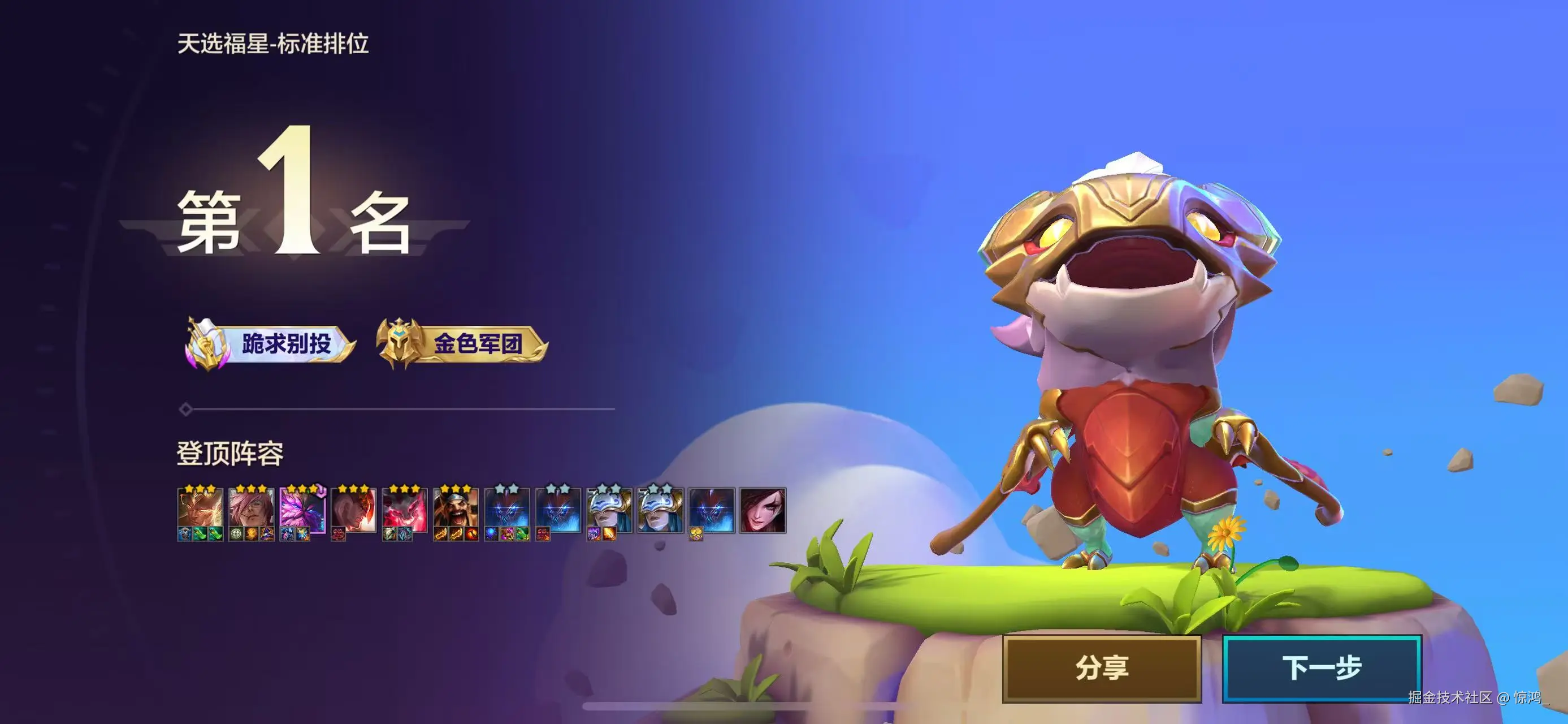The width and height of the screenshot is (1568, 724).
Task: Select the Katarina portrait with red hair
Action: click(763, 510)
